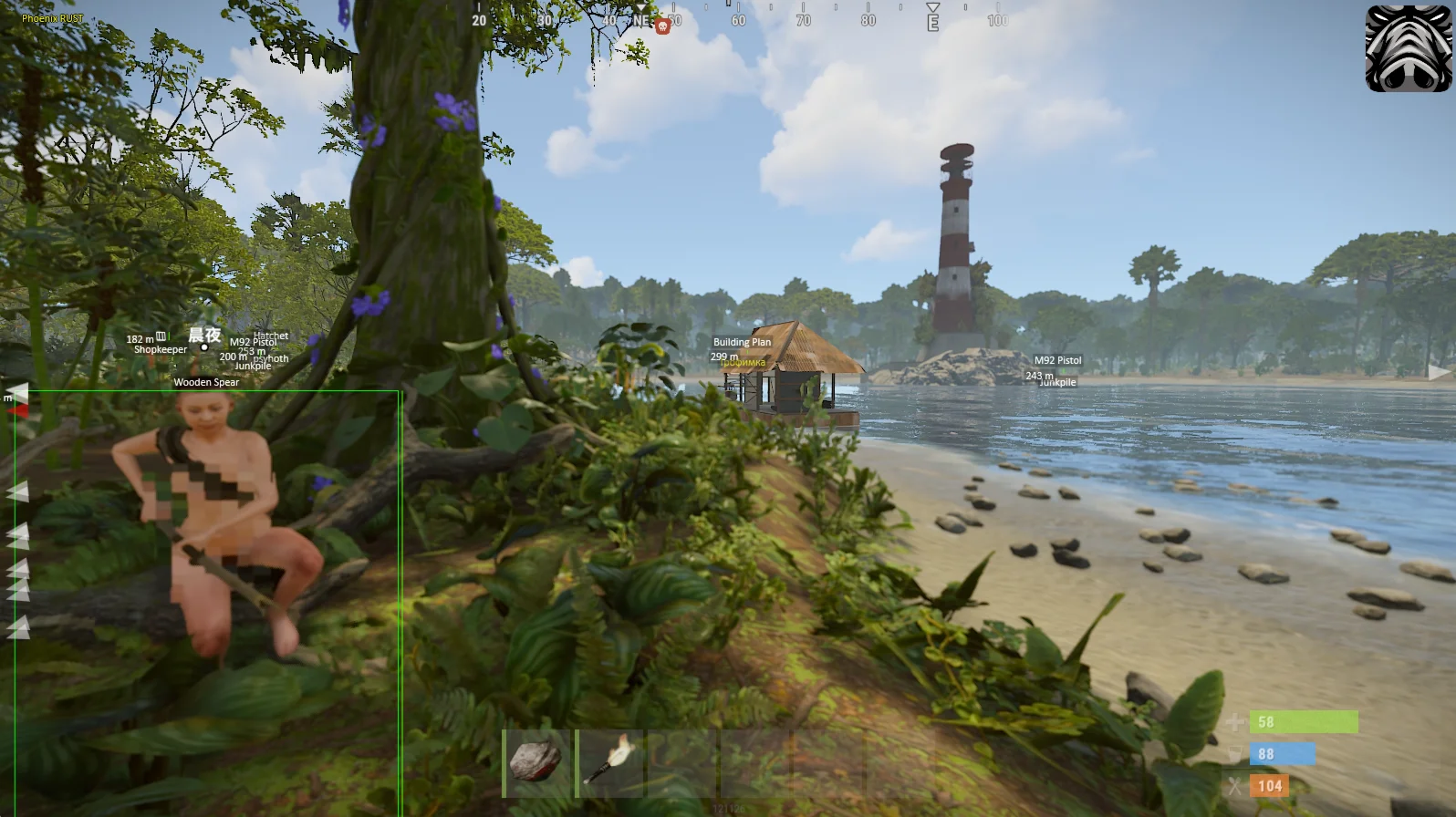Click the striped mask logo in the corner
This screenshot has height=817, width=1456.
coord(1408,48)
